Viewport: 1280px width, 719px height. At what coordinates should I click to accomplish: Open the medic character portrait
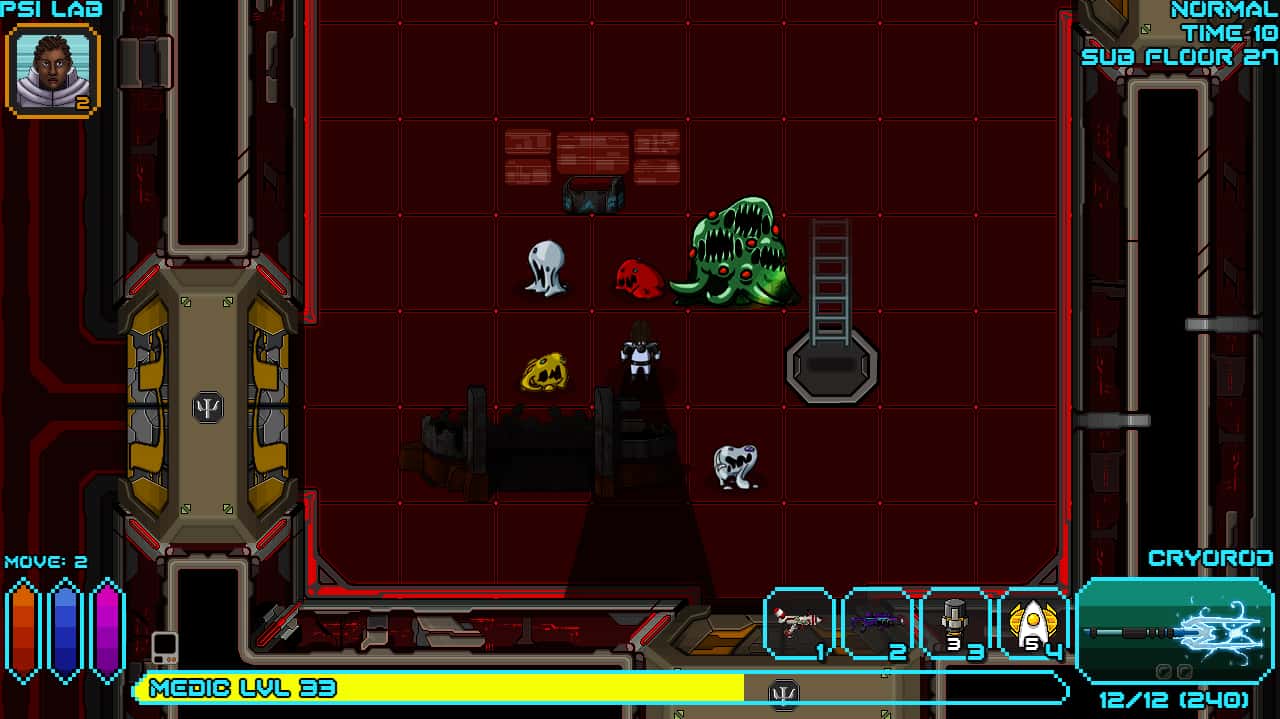52,70
